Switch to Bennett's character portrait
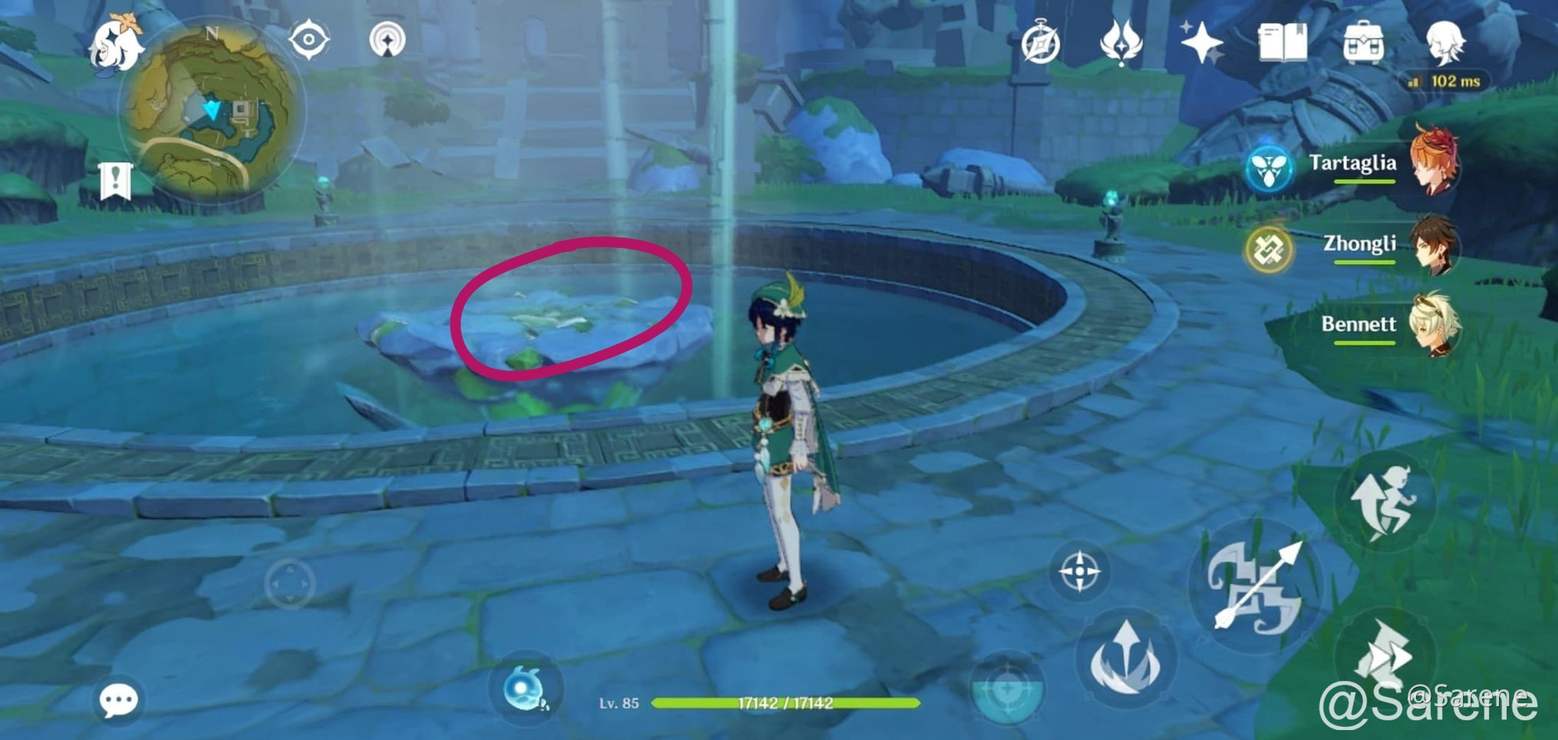Viewport: 1558px width, 740px height. tap(1437, 325)
